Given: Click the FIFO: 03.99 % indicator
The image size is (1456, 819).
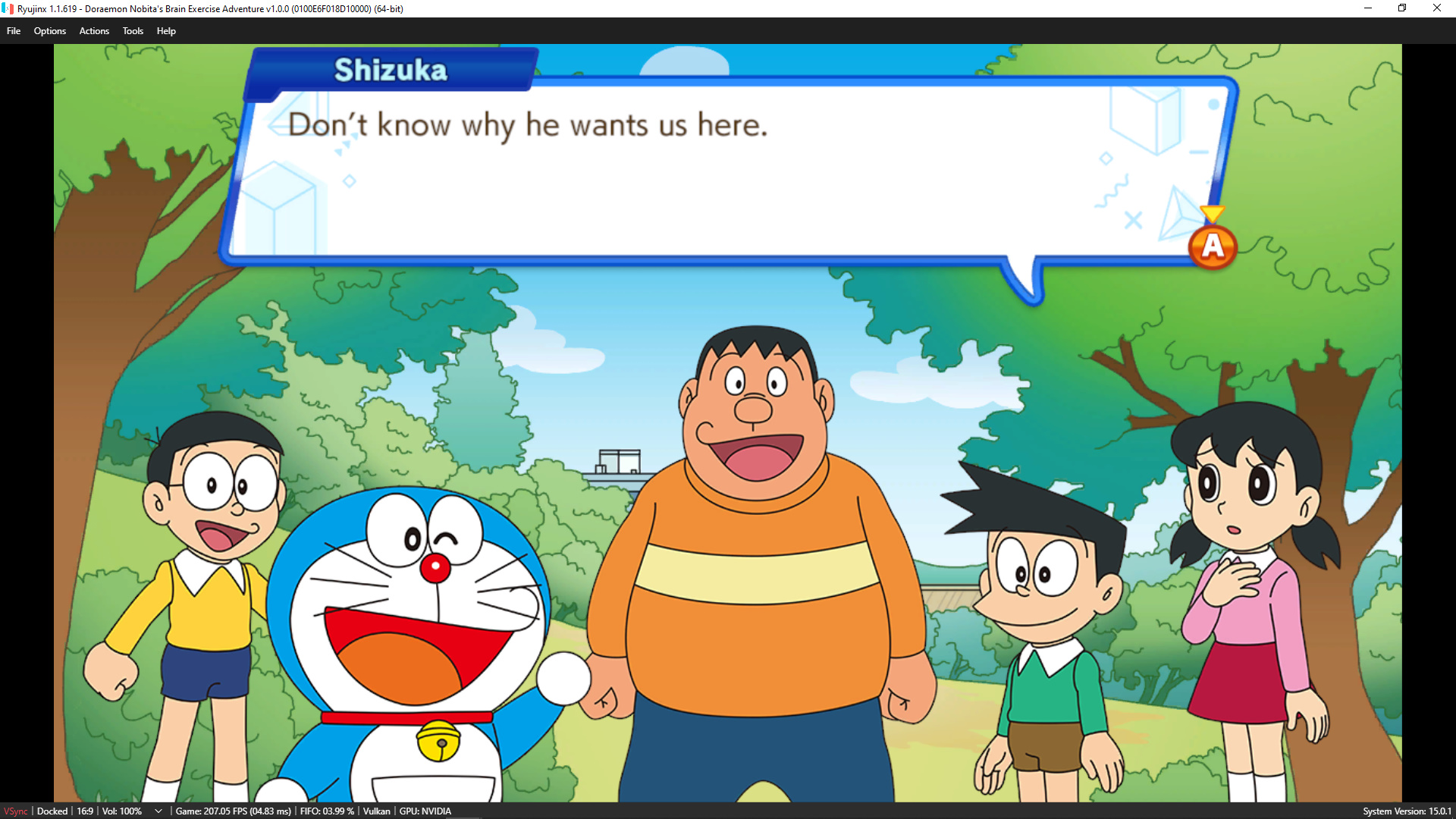Looking at the screenshot, I should pos(326,811).
